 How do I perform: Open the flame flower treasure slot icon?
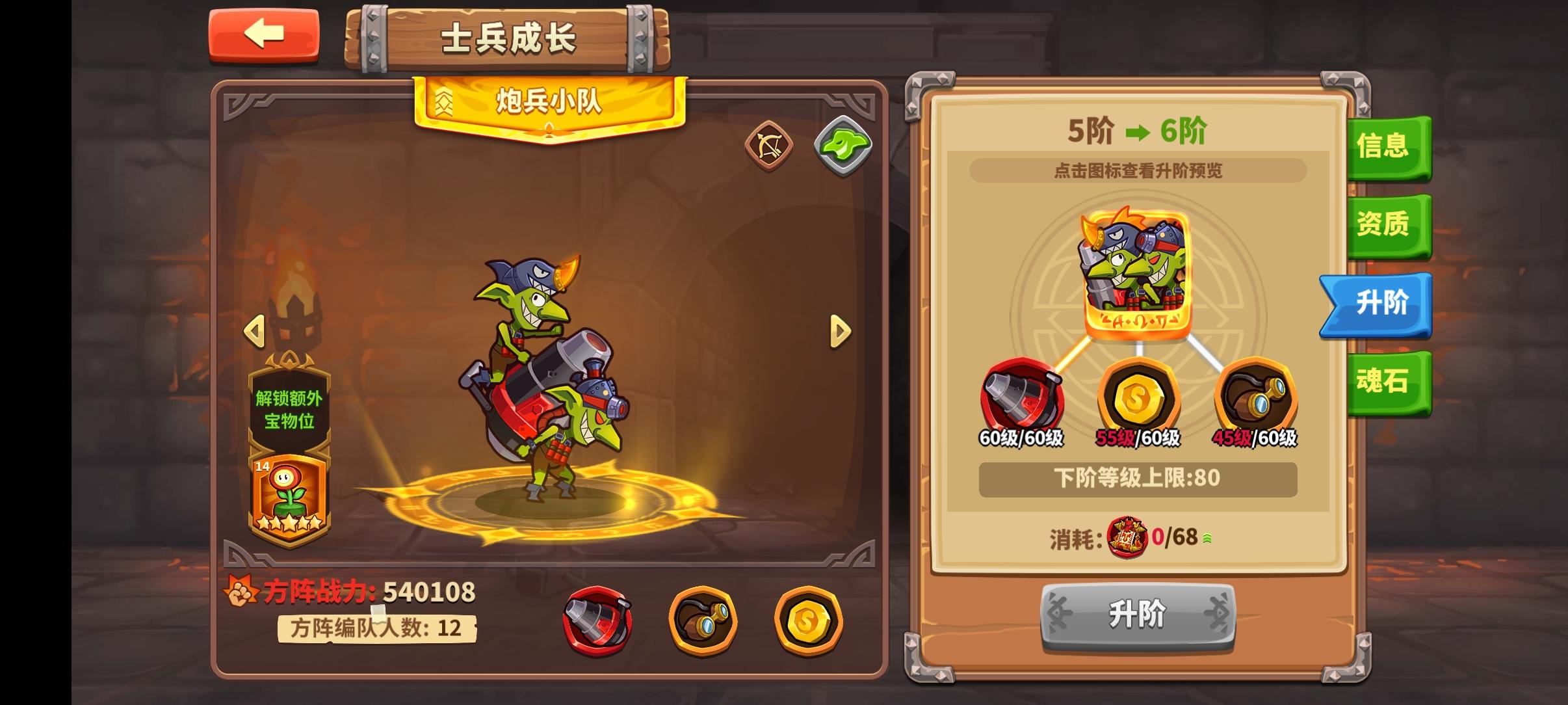[x=289, y=492]
